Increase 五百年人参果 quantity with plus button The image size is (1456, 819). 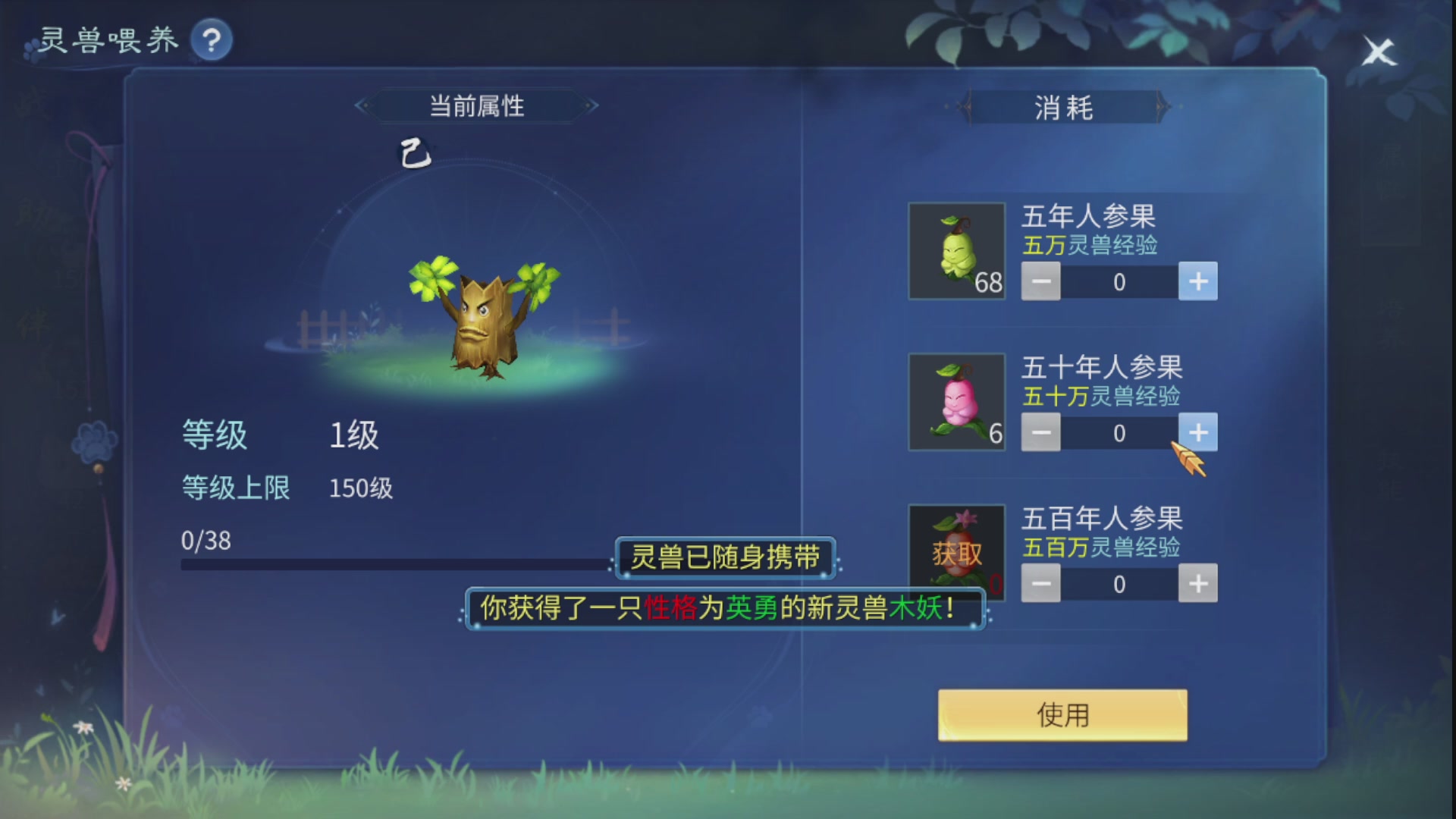[1198, 583]
